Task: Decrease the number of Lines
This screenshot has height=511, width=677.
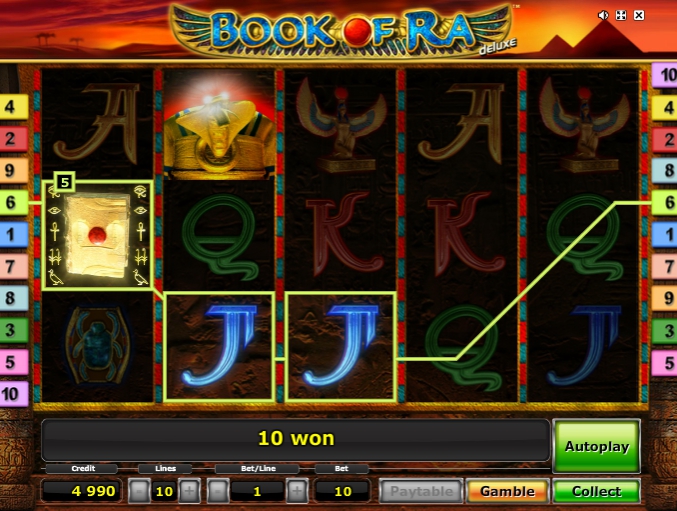Action: coord(140,491)
